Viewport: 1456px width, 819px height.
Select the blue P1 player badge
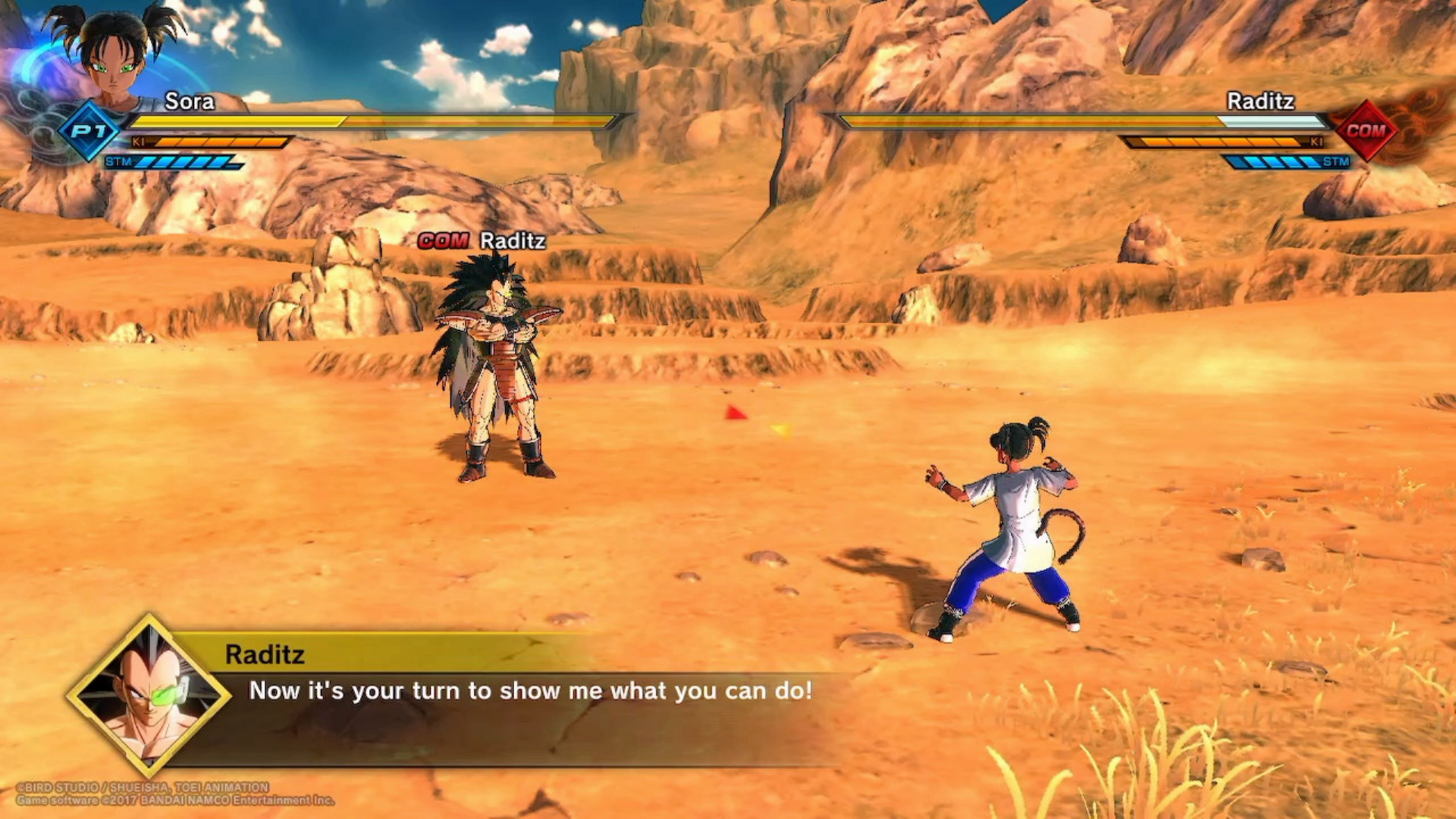(89, 131)
